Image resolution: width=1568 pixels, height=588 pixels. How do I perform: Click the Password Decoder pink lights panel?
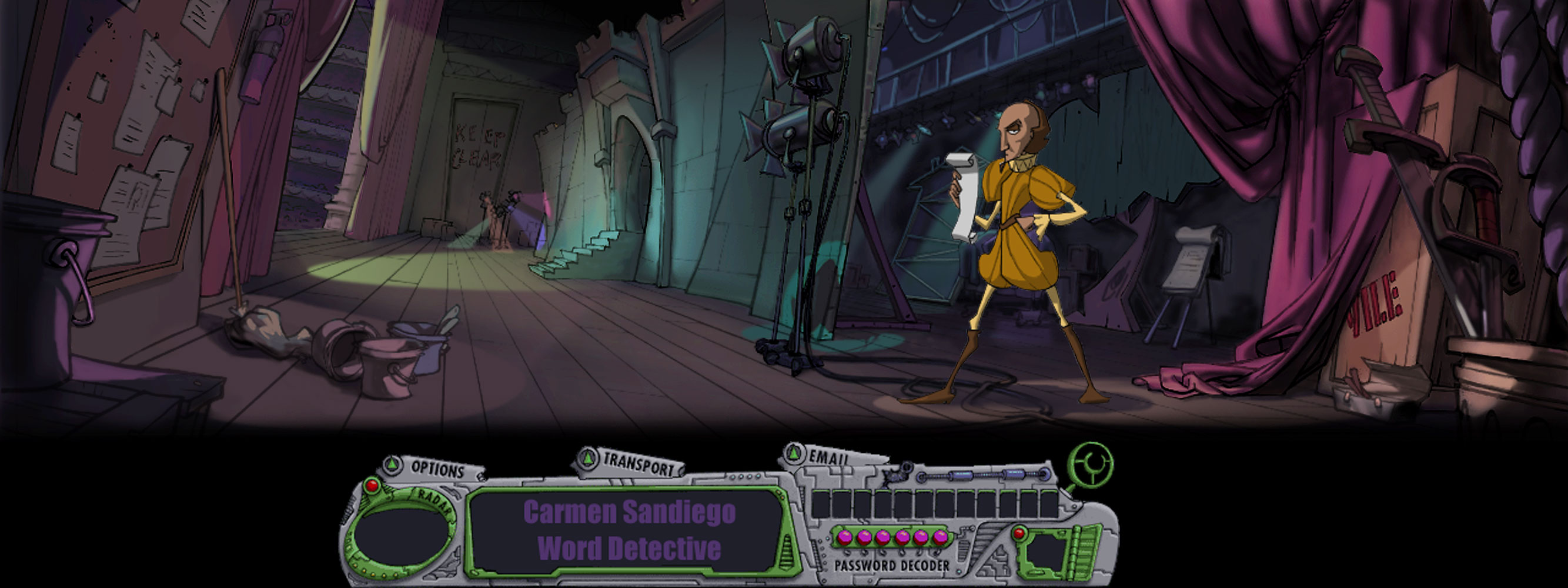pyautogui.click(x=891, y=537)
